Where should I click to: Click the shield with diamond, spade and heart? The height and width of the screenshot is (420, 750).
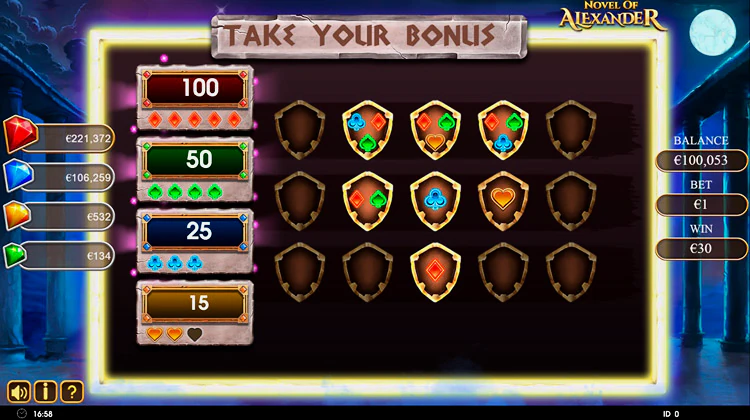tap(435, 130)
